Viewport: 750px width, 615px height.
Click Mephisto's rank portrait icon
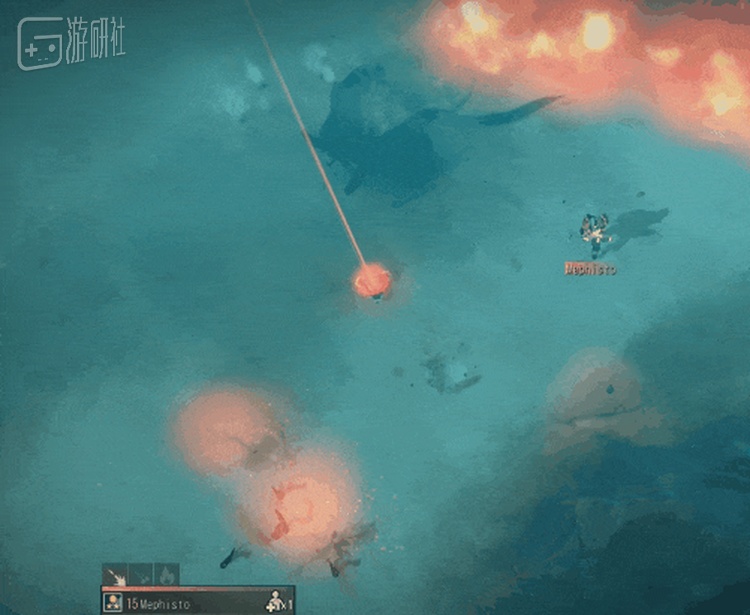[114, 603]
